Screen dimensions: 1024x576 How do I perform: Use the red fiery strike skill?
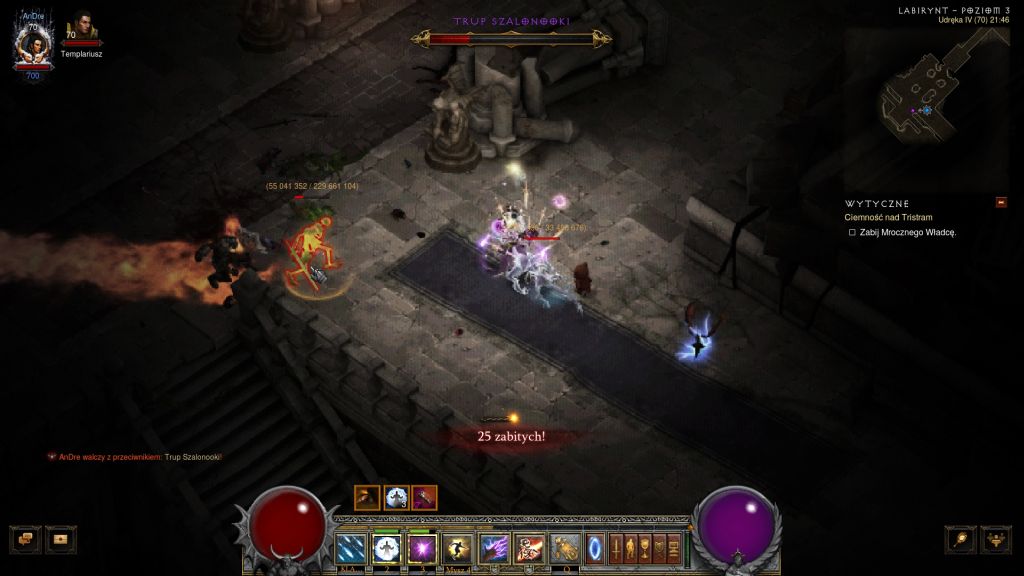coord(530,548)
